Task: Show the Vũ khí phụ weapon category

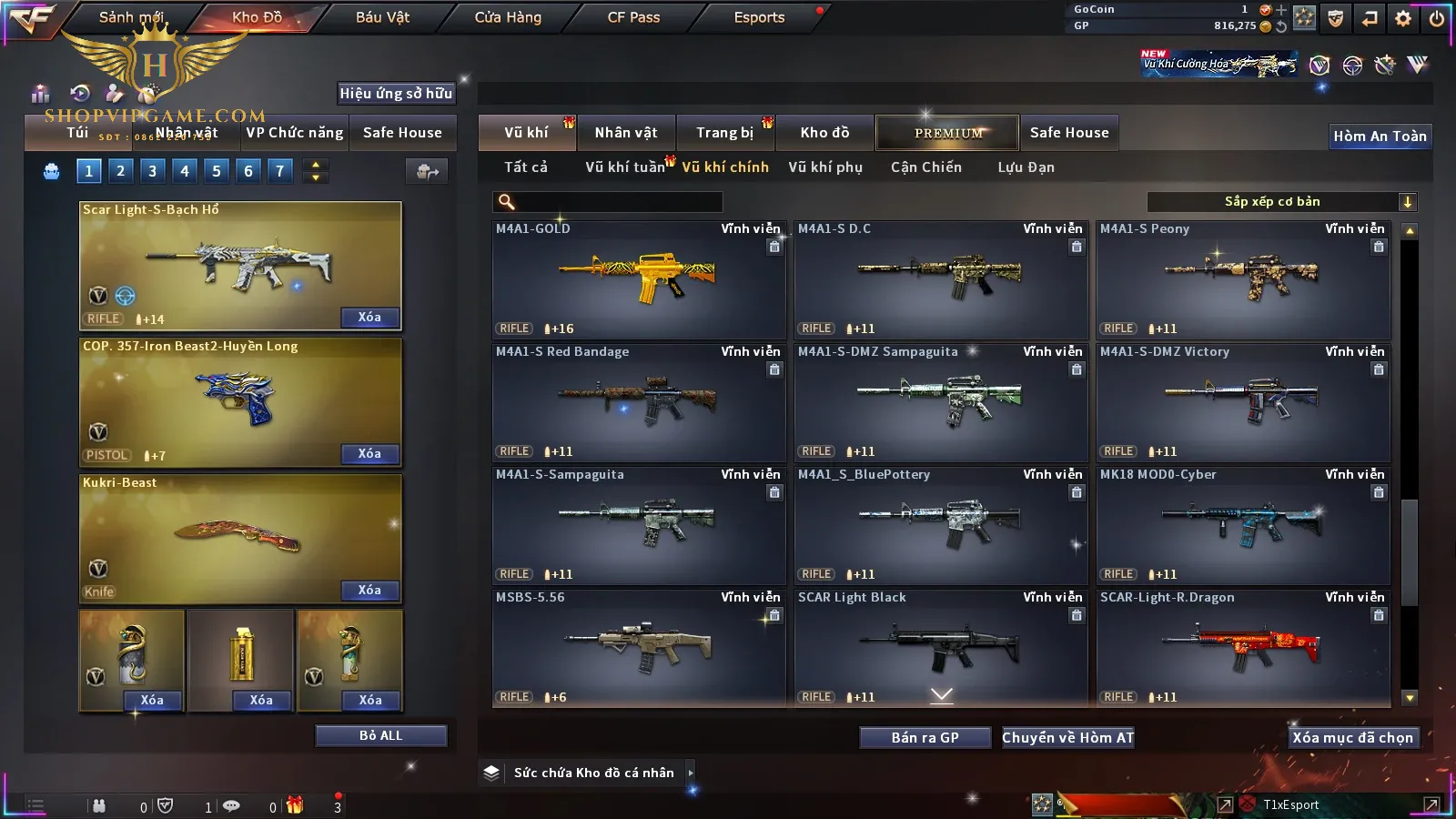Action: click(824, 167)
